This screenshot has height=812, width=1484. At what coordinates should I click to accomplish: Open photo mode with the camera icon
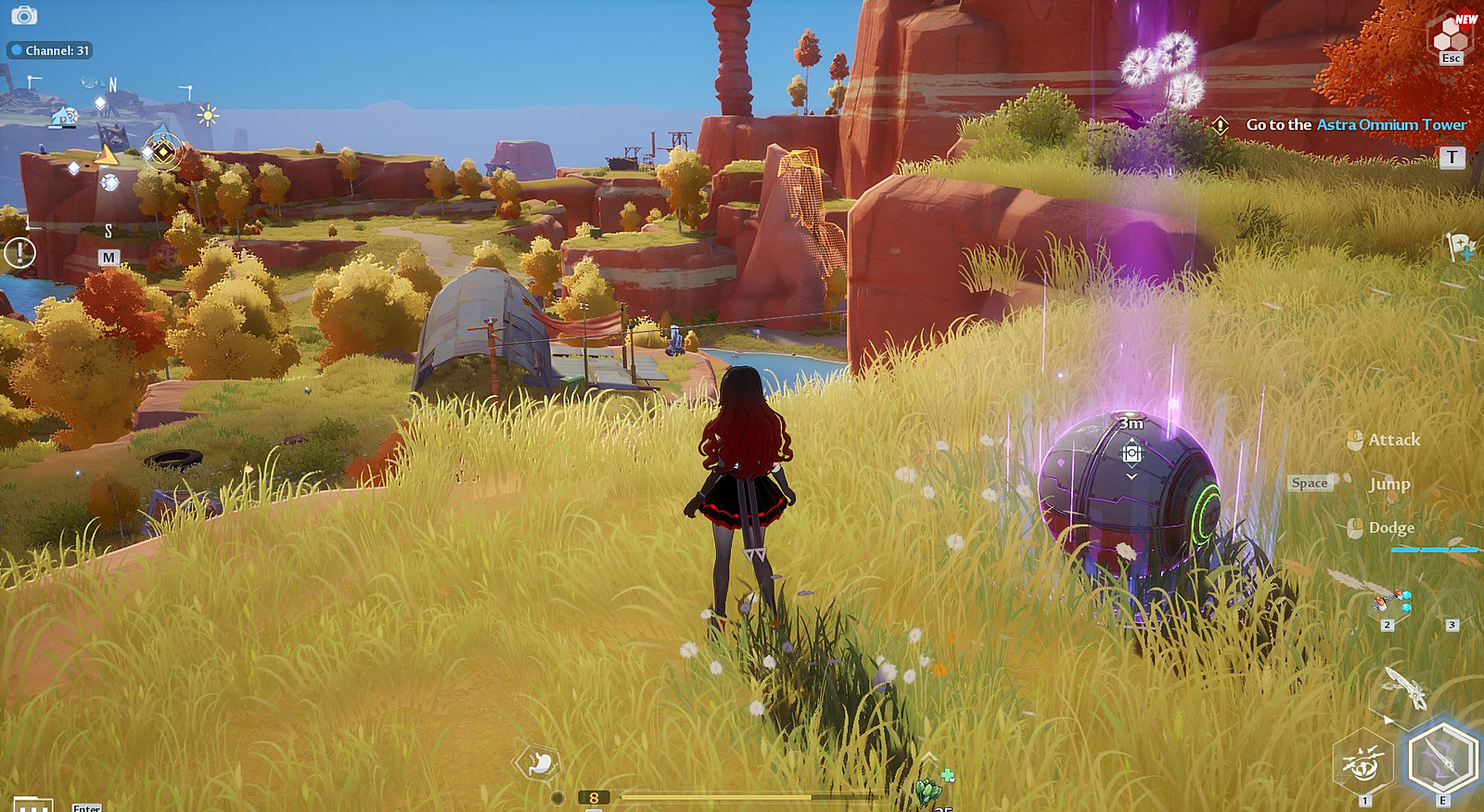pos(24,15)
